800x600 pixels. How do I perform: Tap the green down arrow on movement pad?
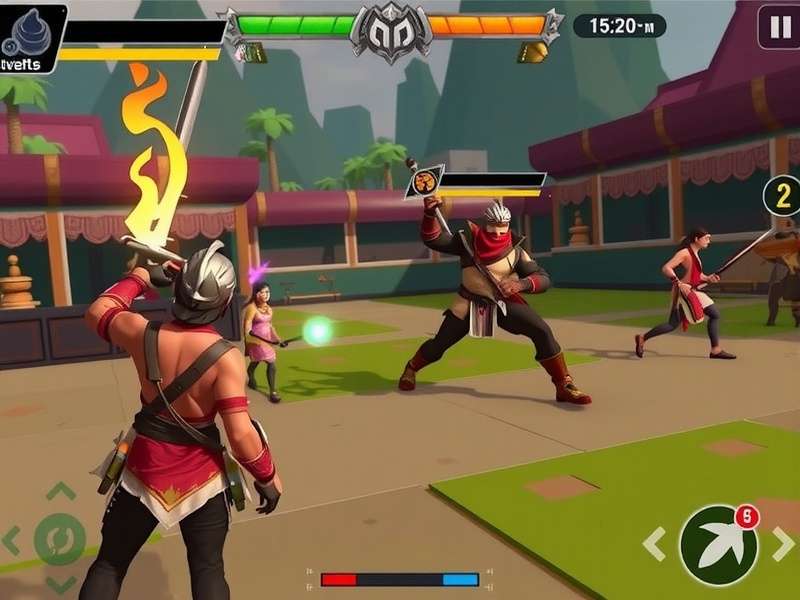(x=60, y=585)
